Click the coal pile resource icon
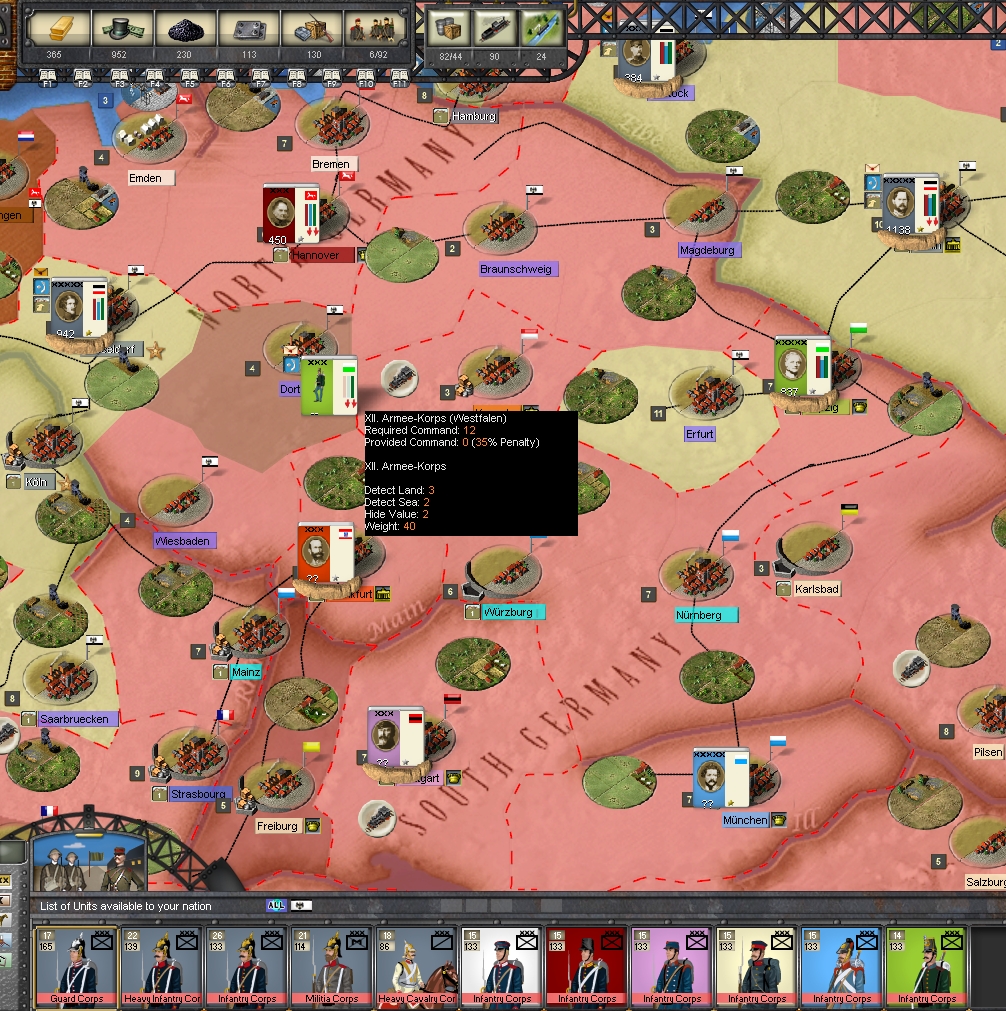This screenshot has width=1006, height=1011. click(185, 29)
